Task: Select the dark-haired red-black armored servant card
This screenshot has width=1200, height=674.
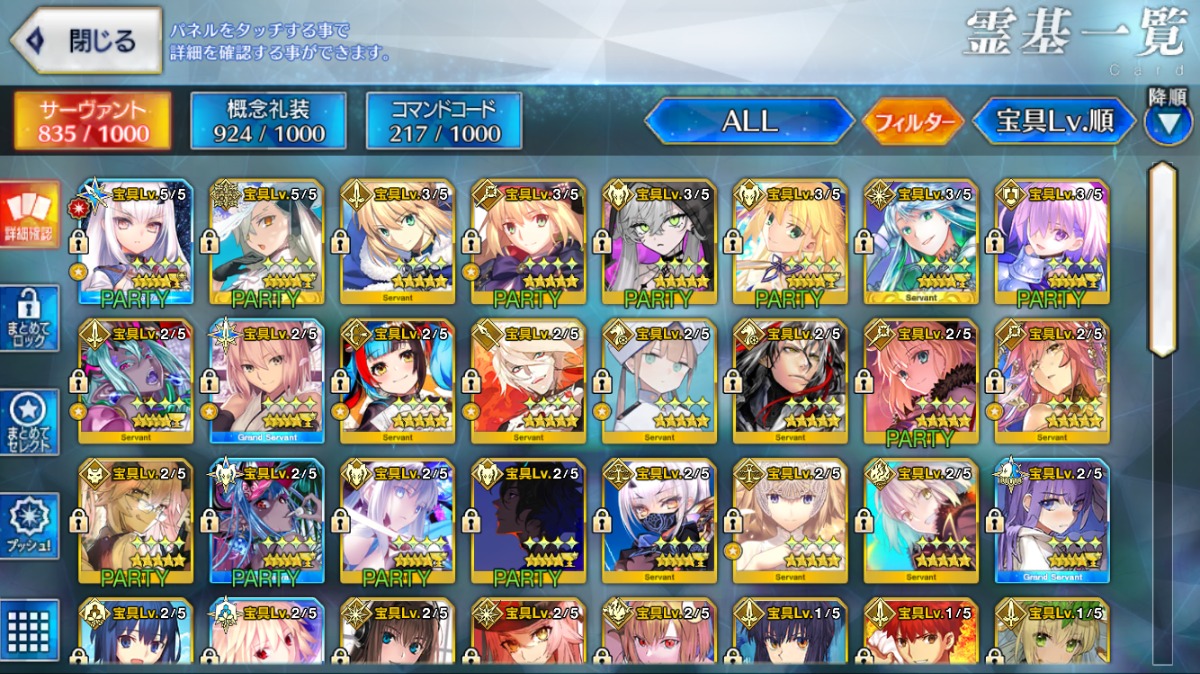Action: click(790, 382)
